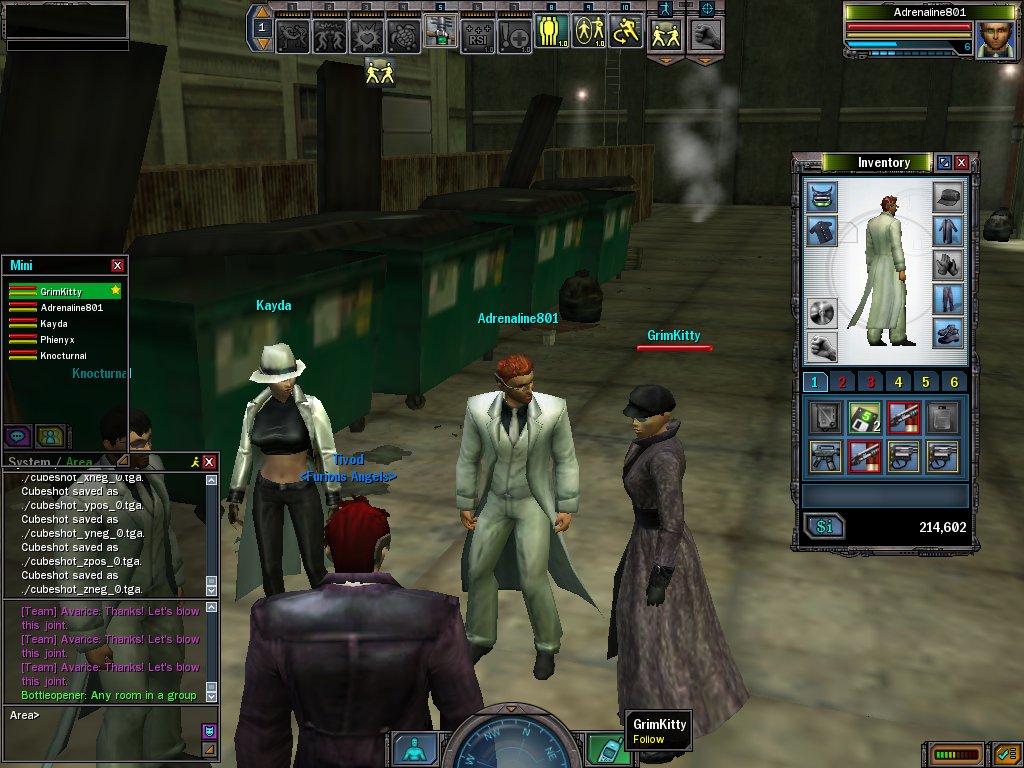
Task: Activate the RSI hotbar ability
Action: pyautogui.click(x=478, y=35)
